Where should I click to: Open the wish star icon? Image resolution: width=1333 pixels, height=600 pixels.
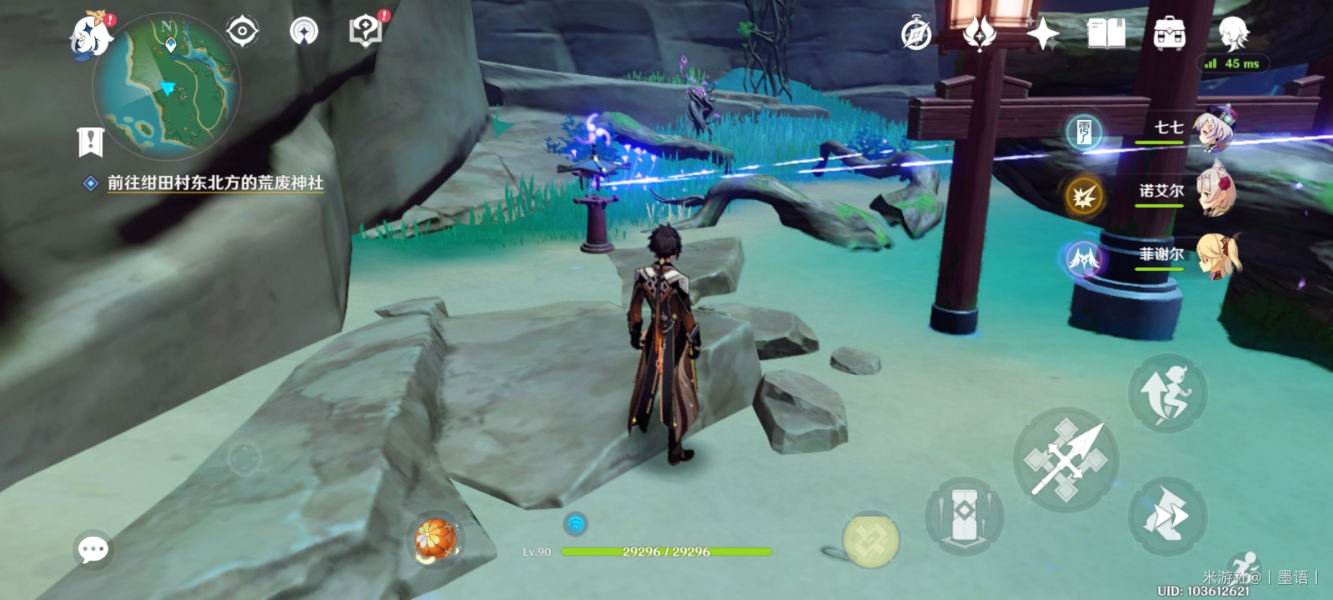[978, 34]
